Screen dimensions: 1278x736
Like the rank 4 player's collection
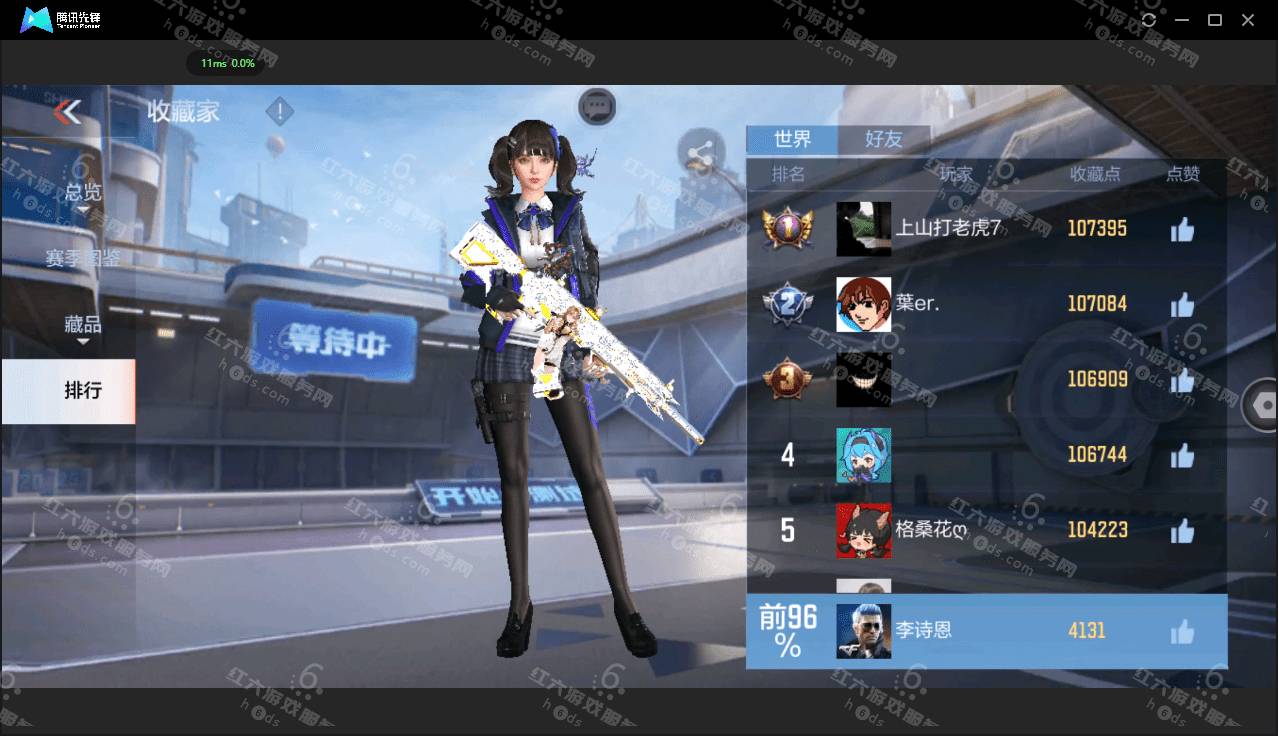[1182, 455]
